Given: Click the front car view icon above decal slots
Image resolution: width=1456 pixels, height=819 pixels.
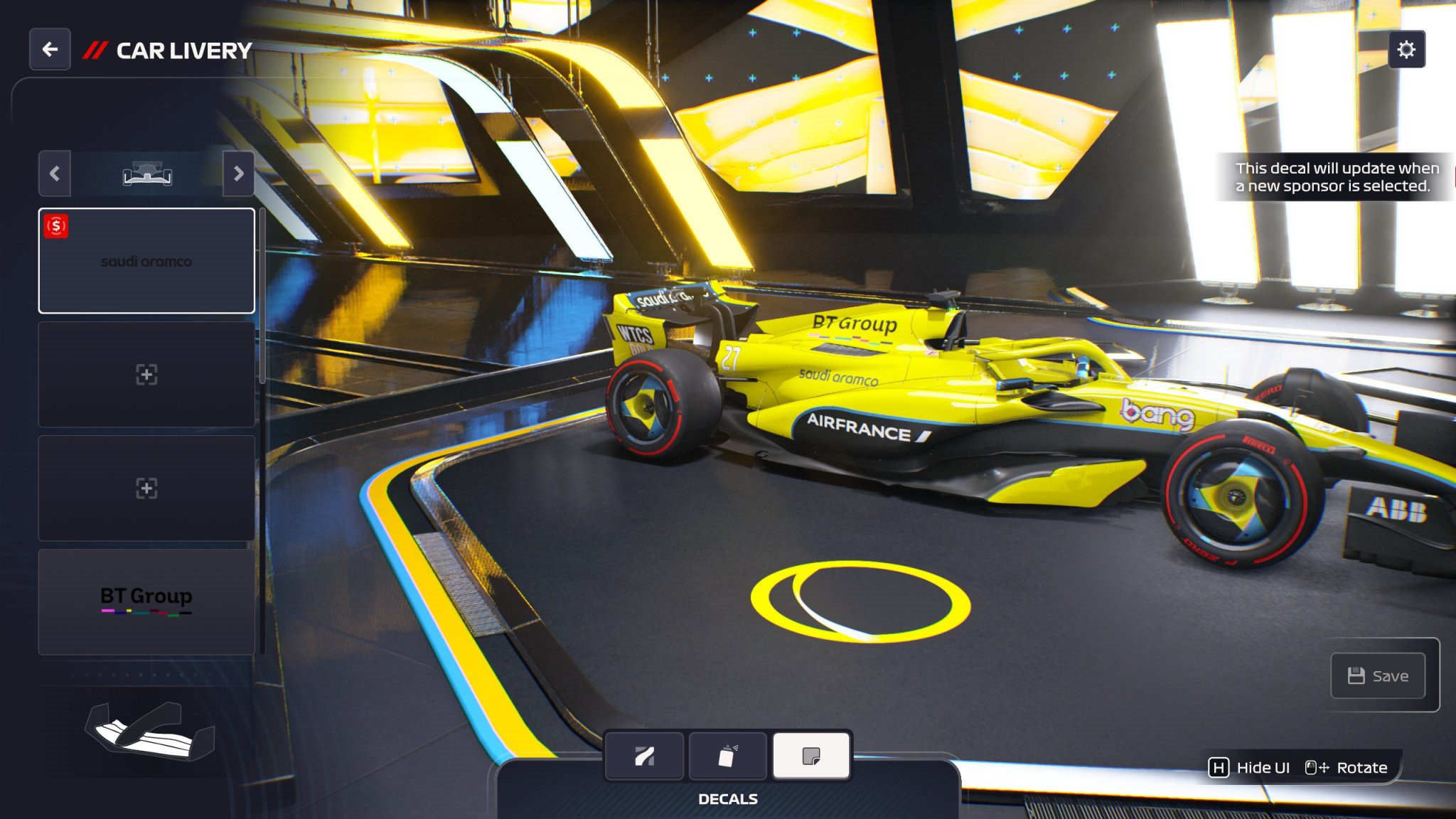Looking at the screenshot, I should point(146,173).
